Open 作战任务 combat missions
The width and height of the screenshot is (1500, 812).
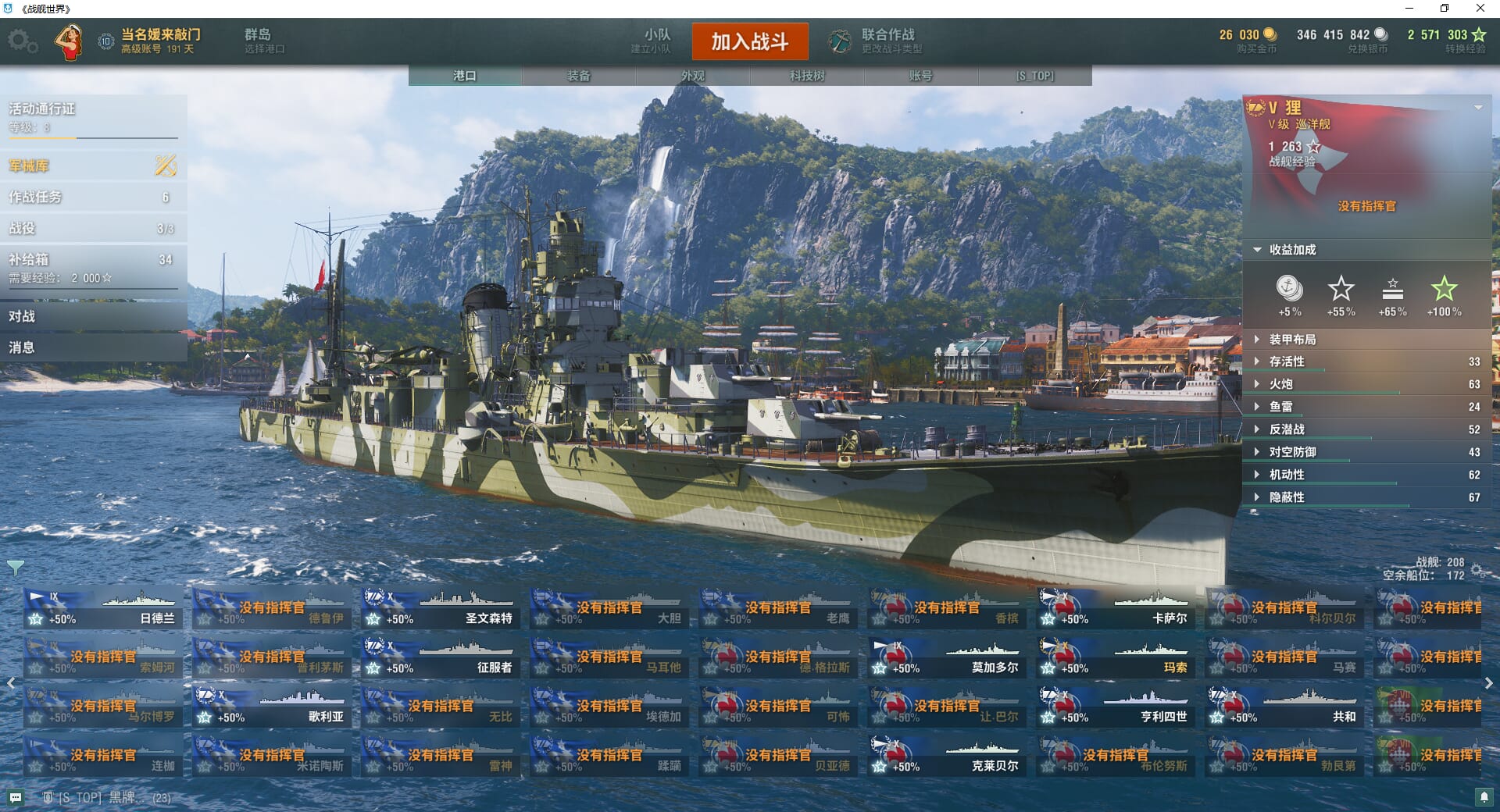pos(93,197)
